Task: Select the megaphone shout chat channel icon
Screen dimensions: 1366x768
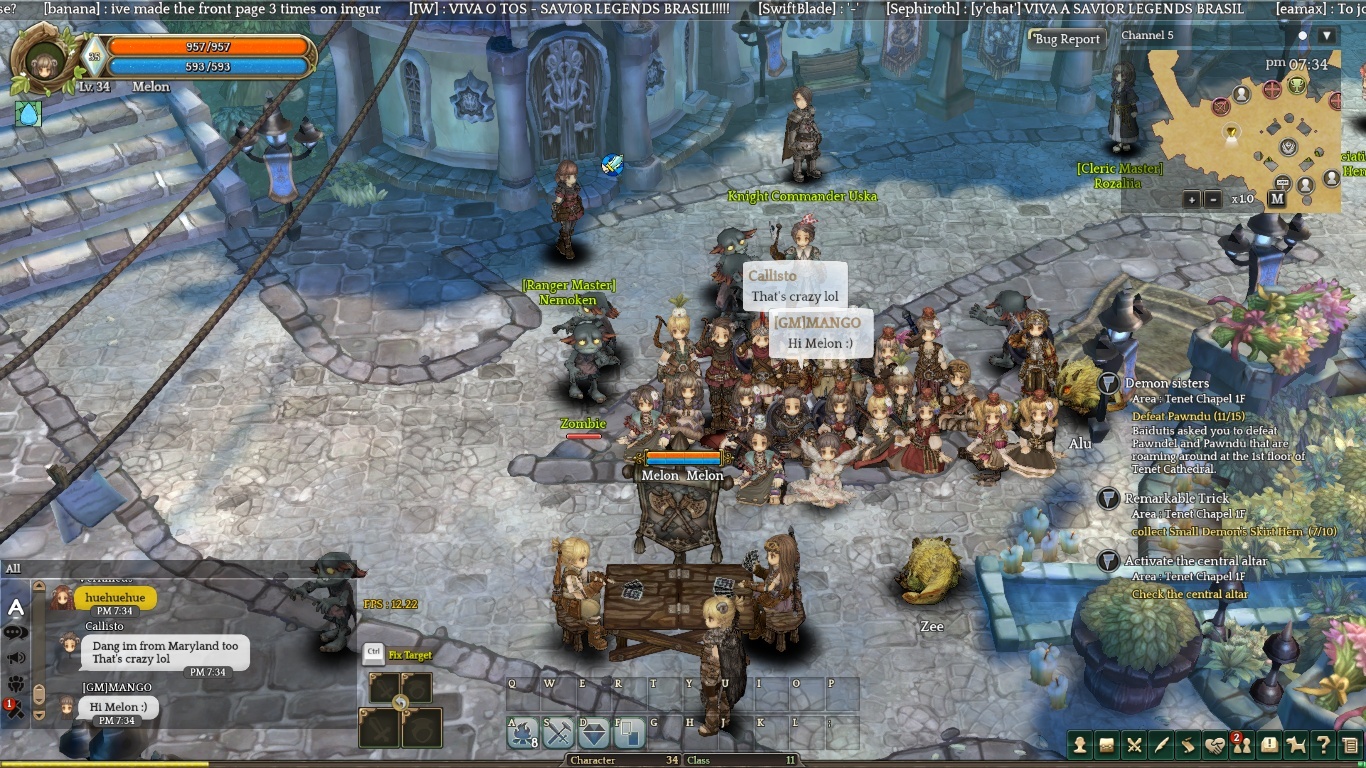Action: (17, 658)
